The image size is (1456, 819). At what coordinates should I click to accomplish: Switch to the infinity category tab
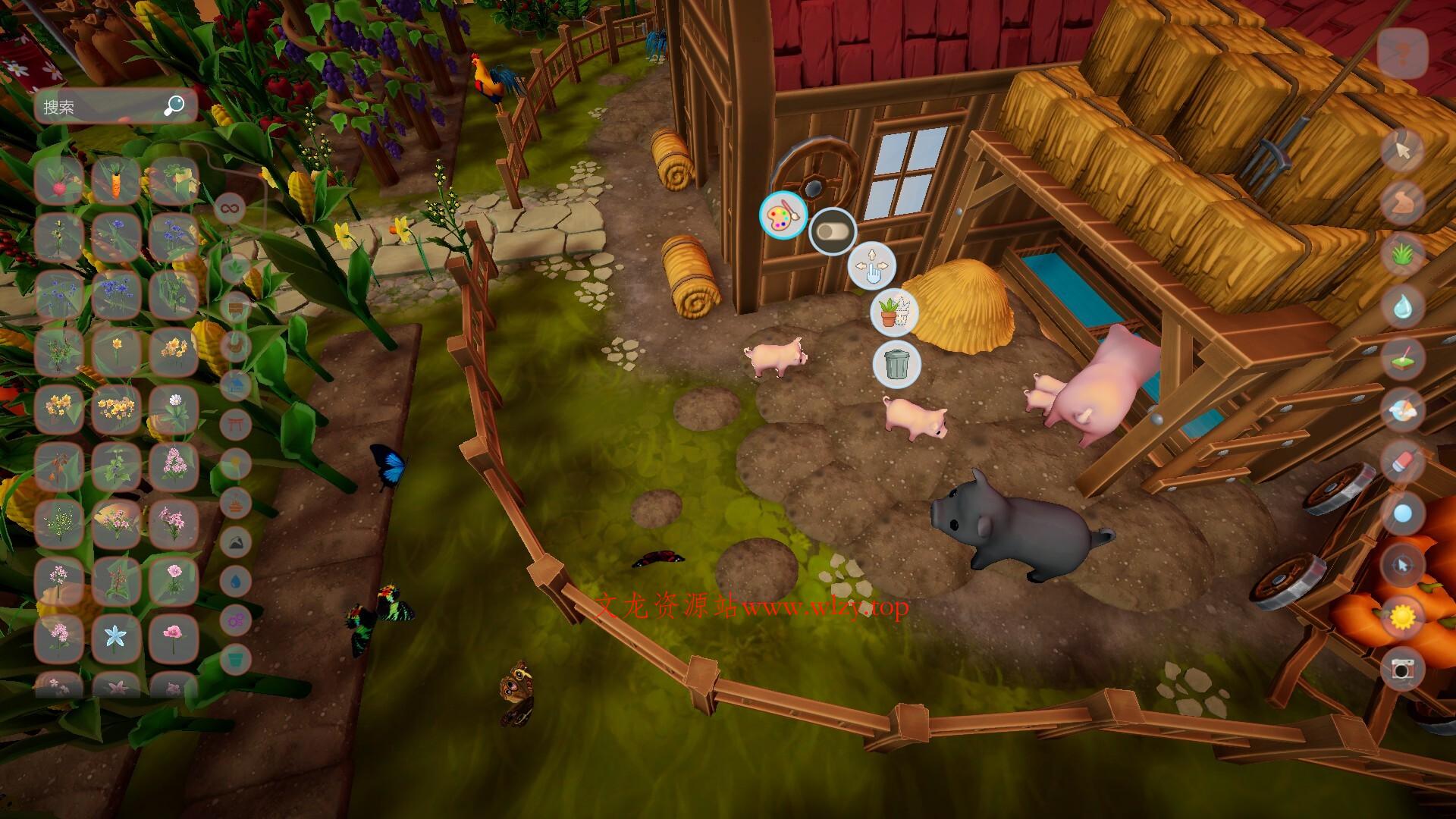pyautogui.click(x=229, y=207)
